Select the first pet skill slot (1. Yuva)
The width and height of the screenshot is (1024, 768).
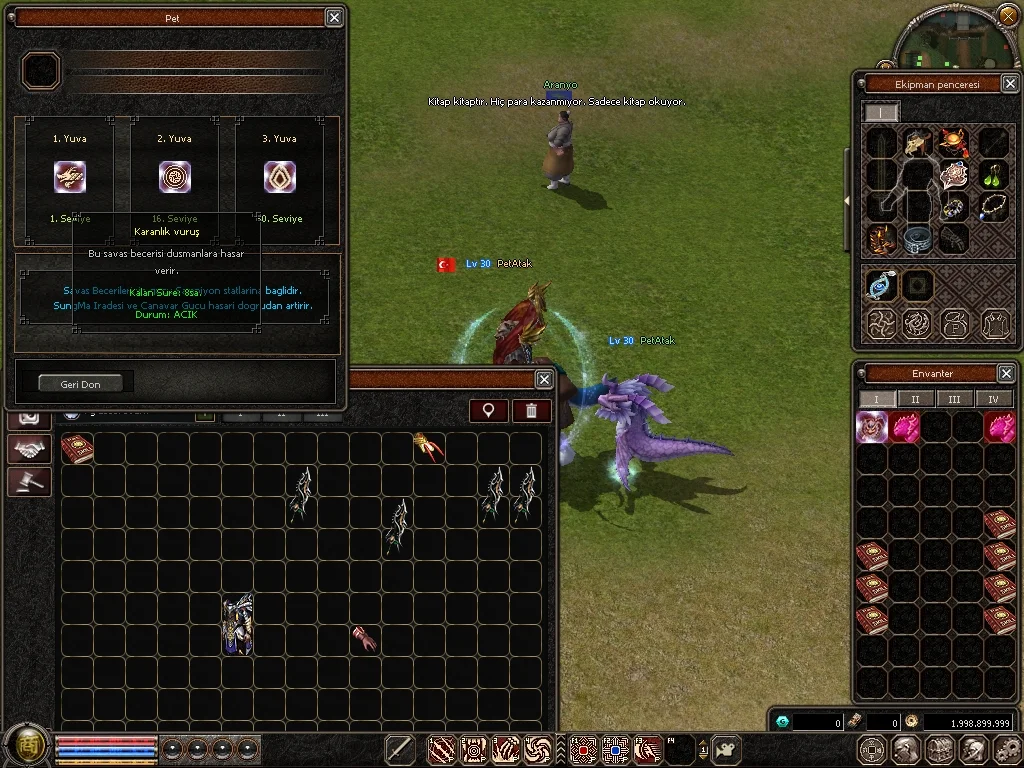pos(70,177)
